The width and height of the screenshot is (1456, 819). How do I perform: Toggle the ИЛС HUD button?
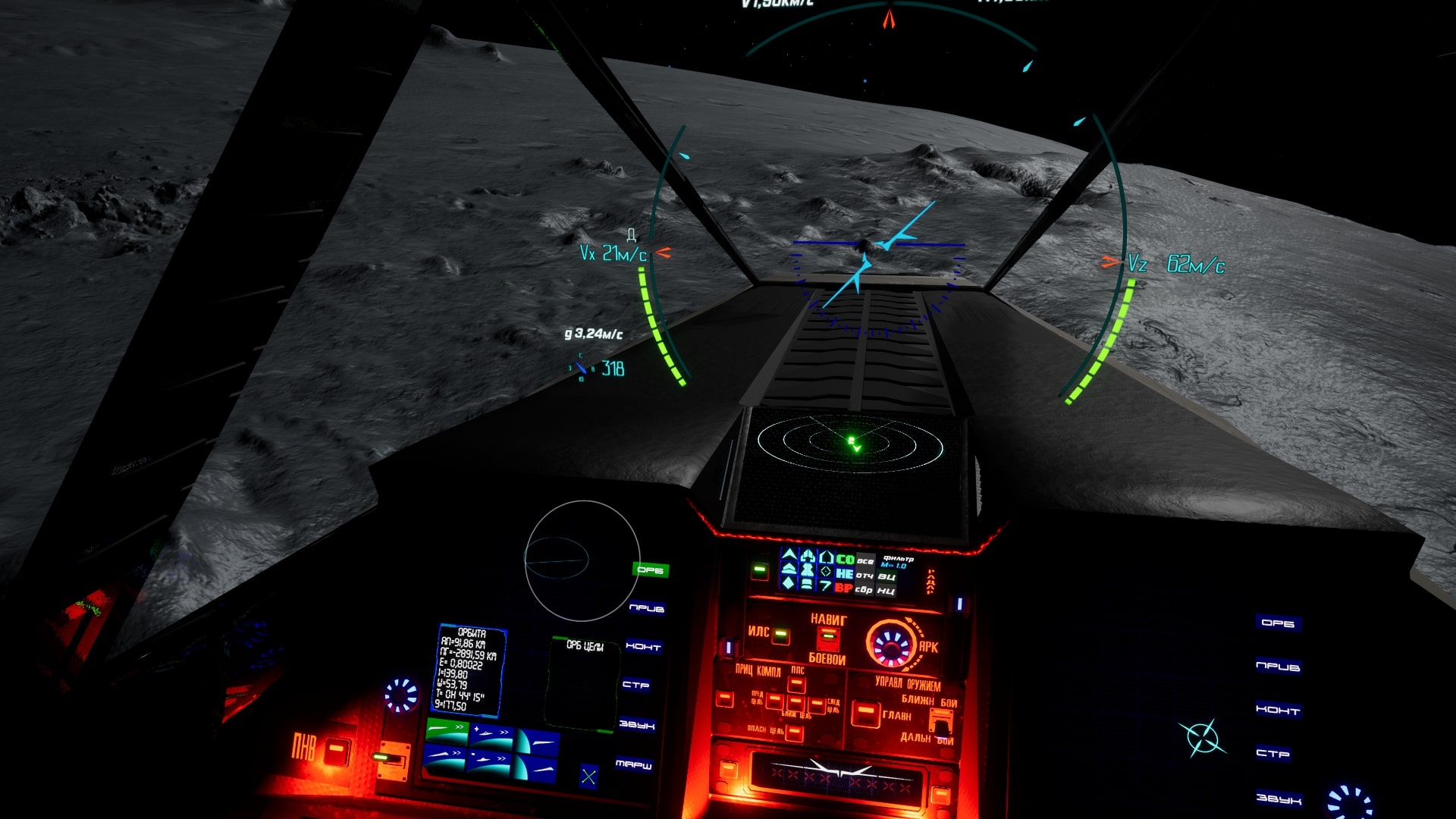pos(780,635)
